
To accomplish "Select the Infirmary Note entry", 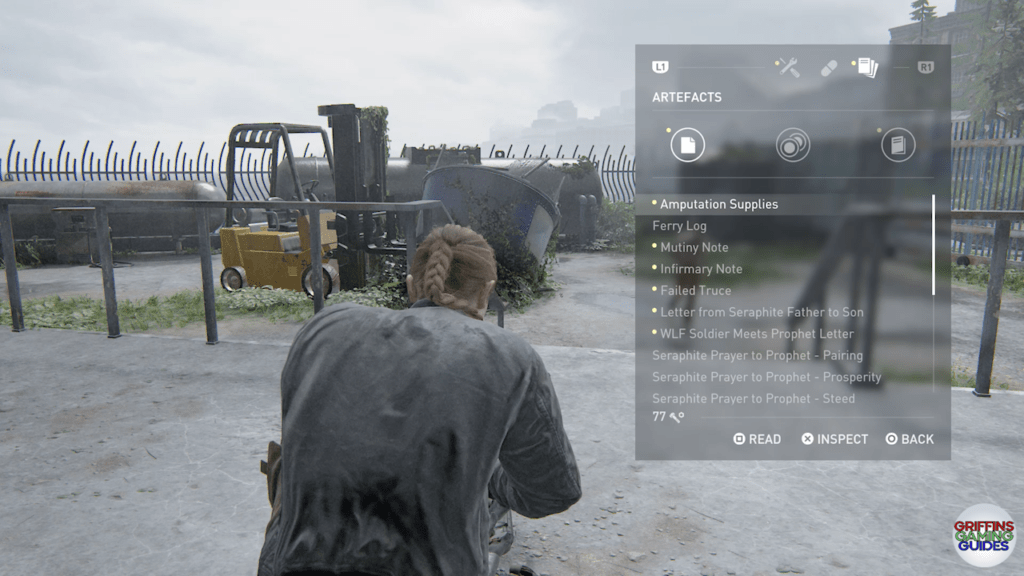I will [701, 269].
